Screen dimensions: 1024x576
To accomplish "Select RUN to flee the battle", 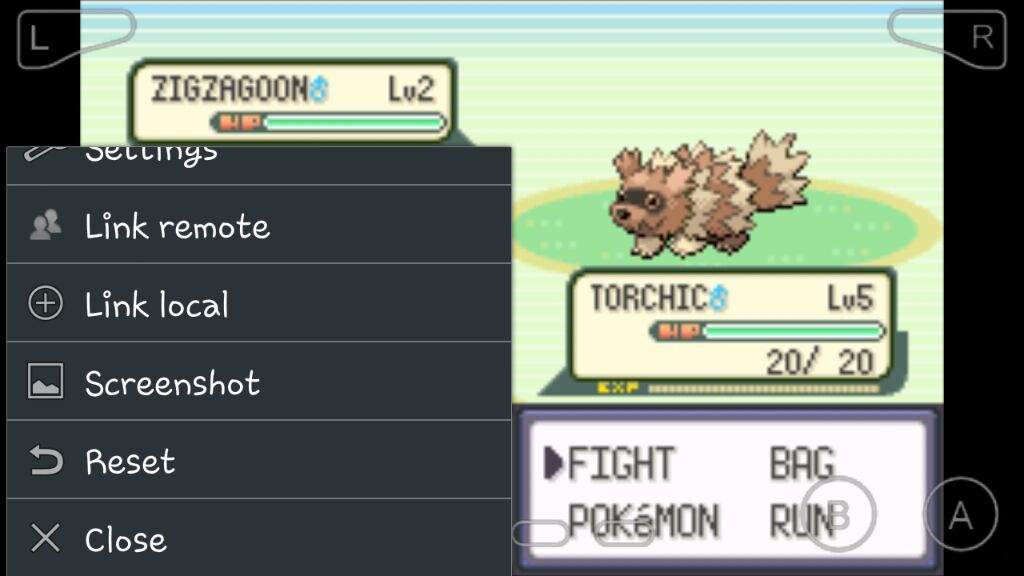I will click(x=800, y=521).
